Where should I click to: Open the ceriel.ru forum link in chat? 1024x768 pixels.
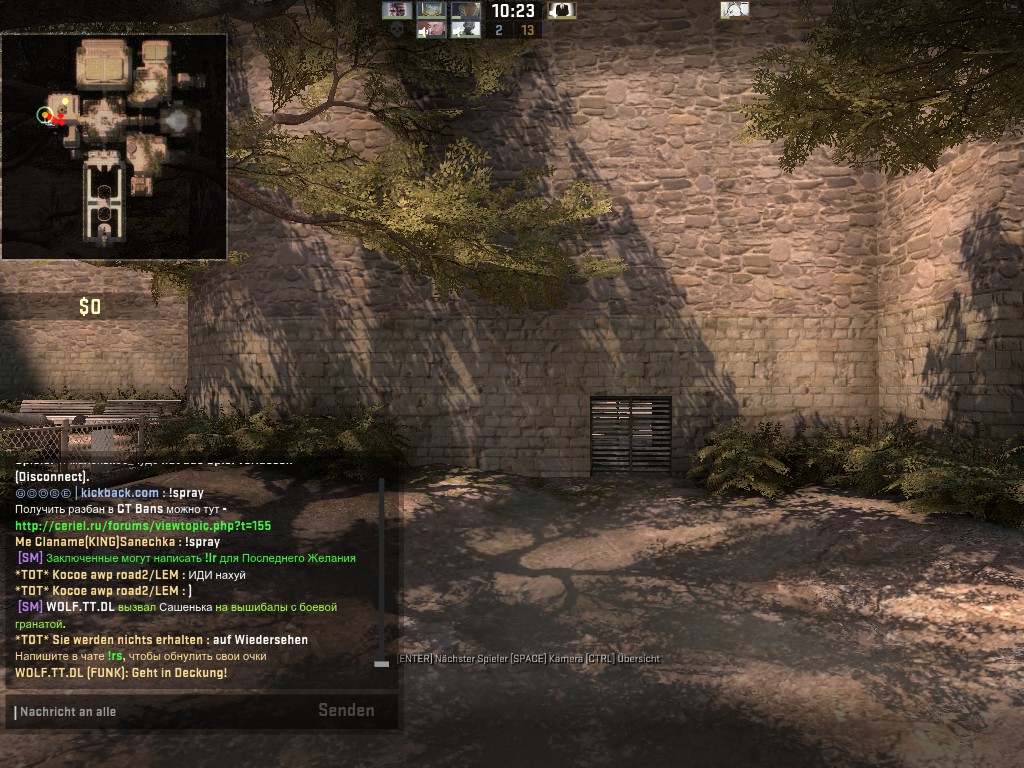tap(143, 526)
